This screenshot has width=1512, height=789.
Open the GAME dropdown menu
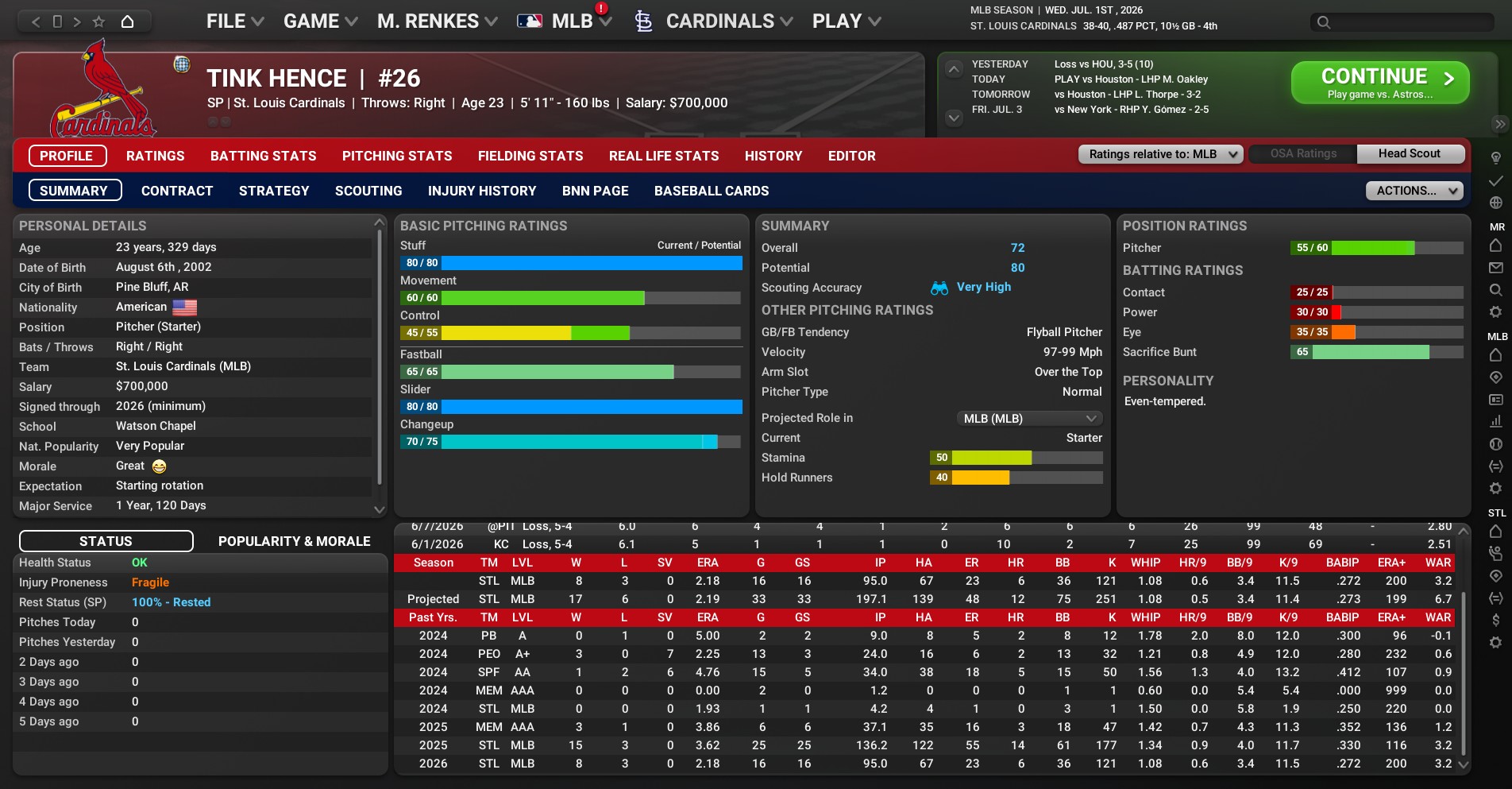pyautogui.click(x=320, y=21)
